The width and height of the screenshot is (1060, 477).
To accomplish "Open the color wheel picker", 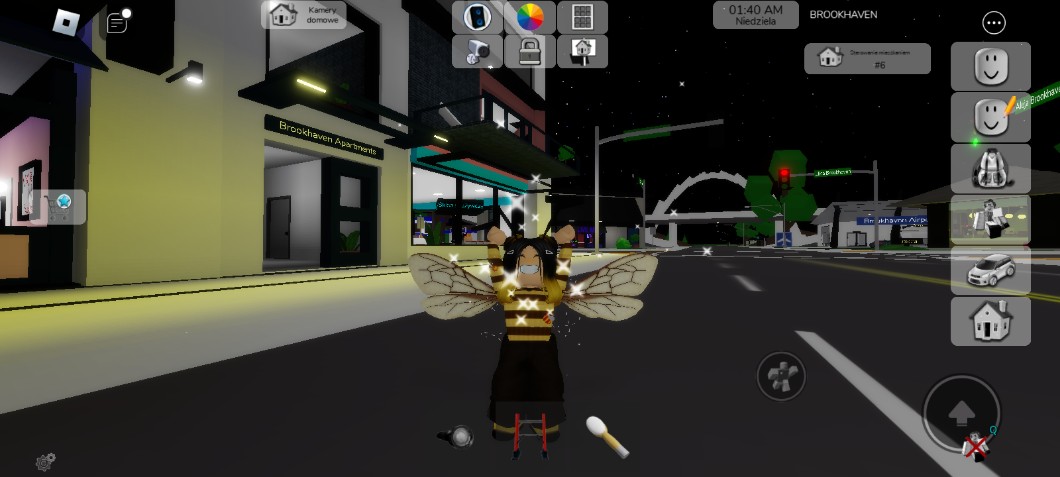I will click(529, 17).
